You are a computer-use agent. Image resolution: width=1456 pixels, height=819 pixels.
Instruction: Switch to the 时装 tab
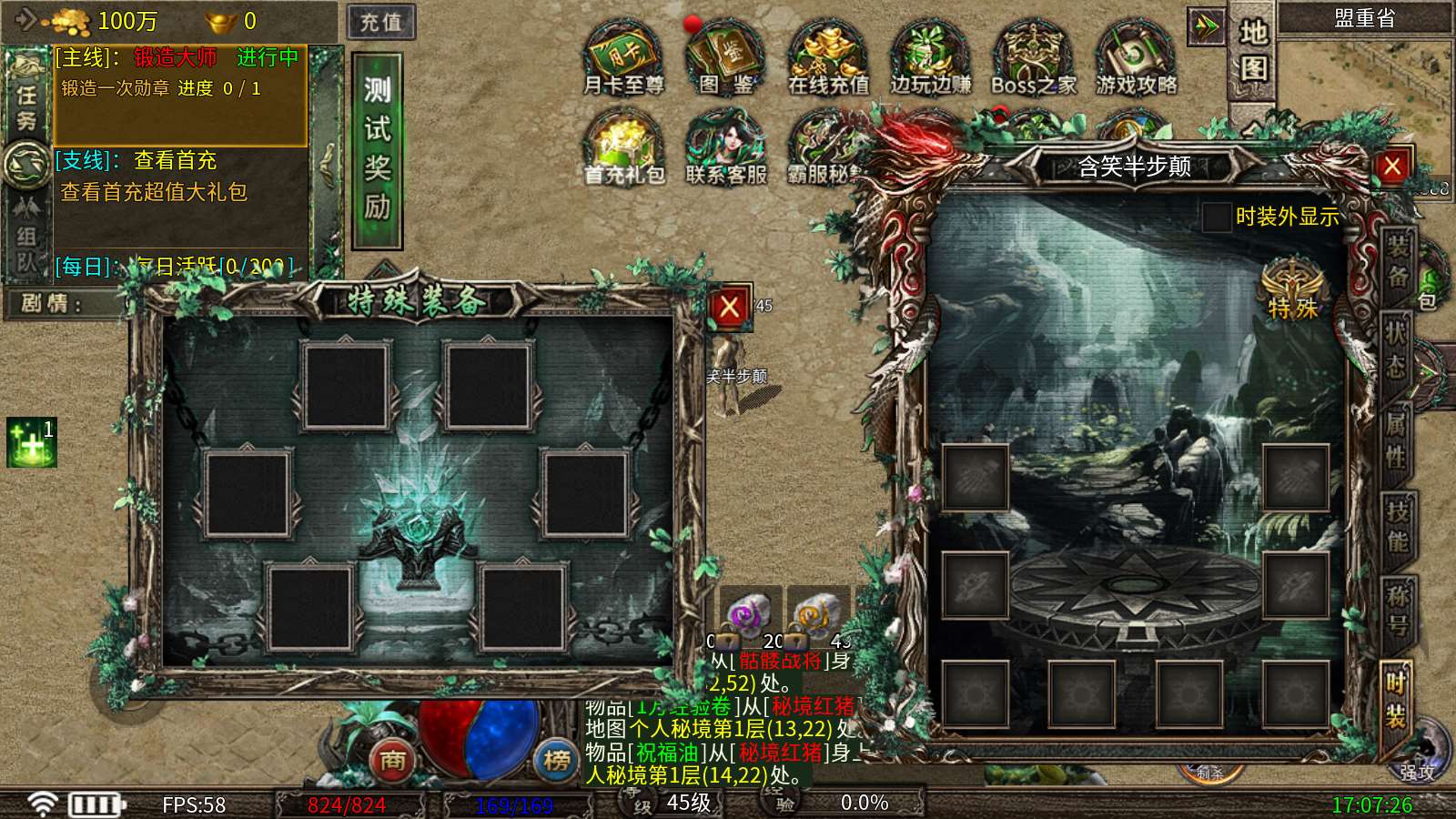click(x=1397, y=699)
